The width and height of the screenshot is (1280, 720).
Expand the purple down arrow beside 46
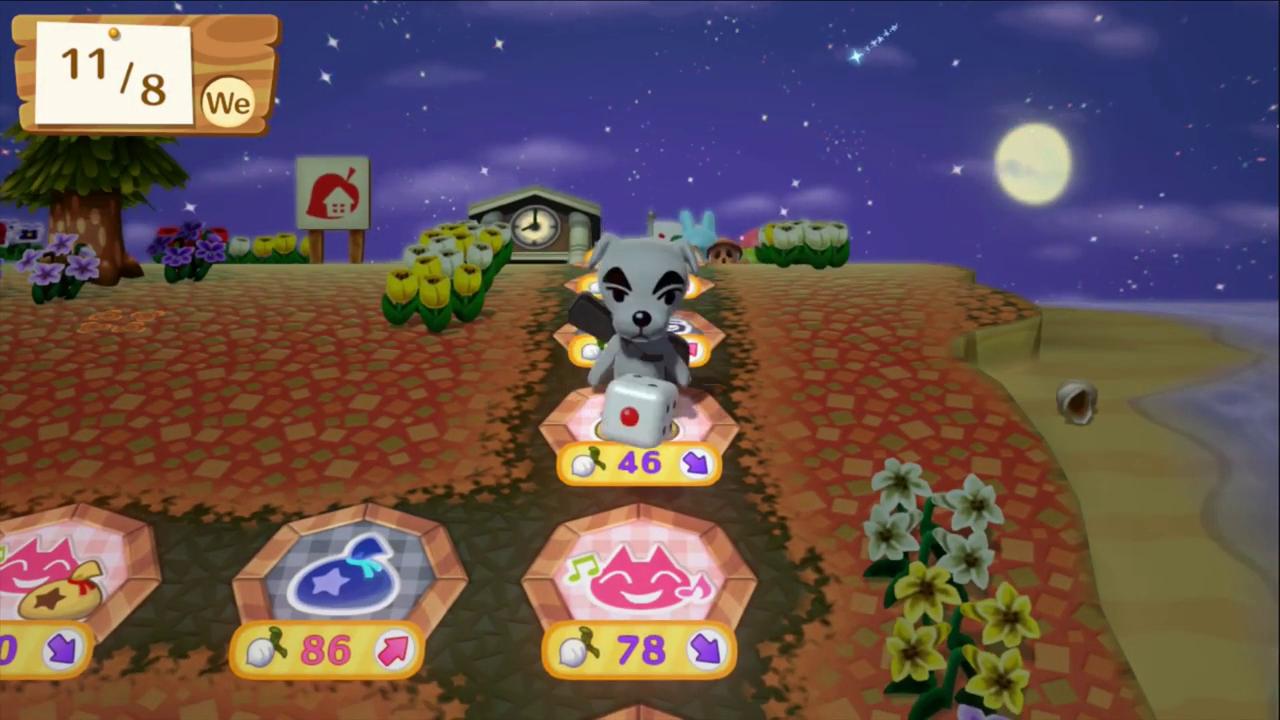[697, 462]
